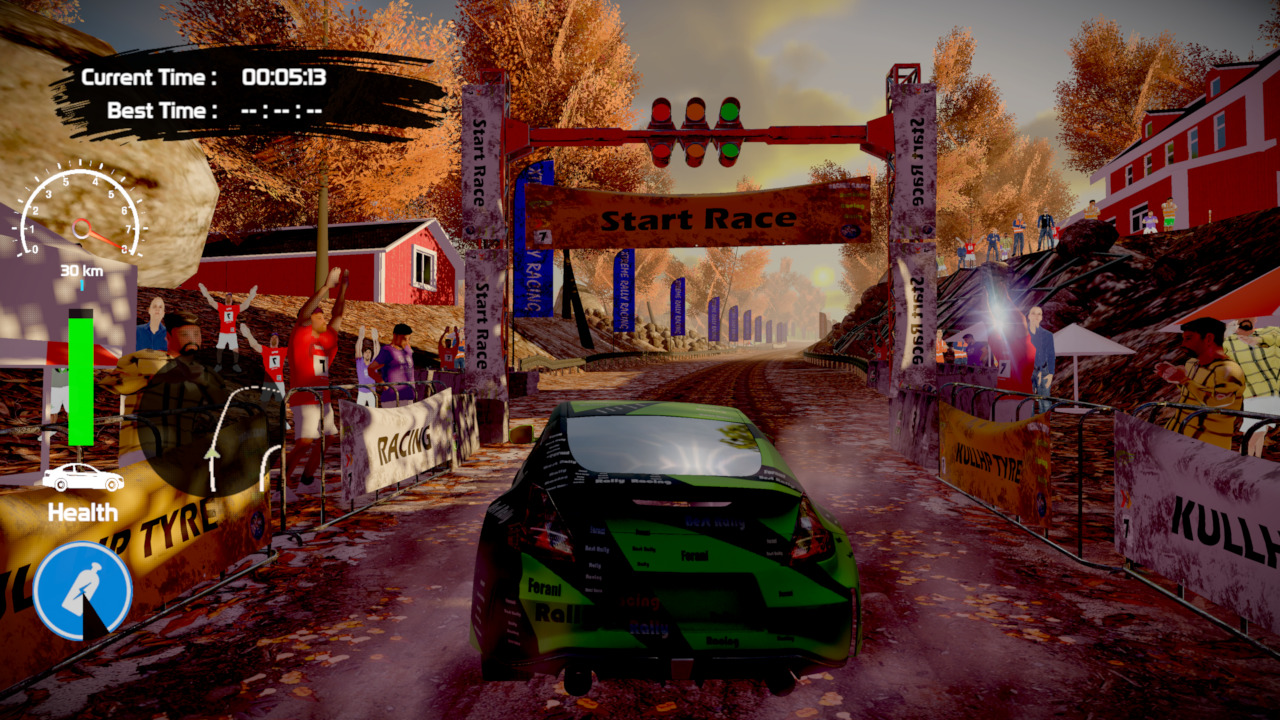1280x720 pixels.
Task: Click the amber middle traffic light
Action: pyautogui.click(x=696, y=111)
